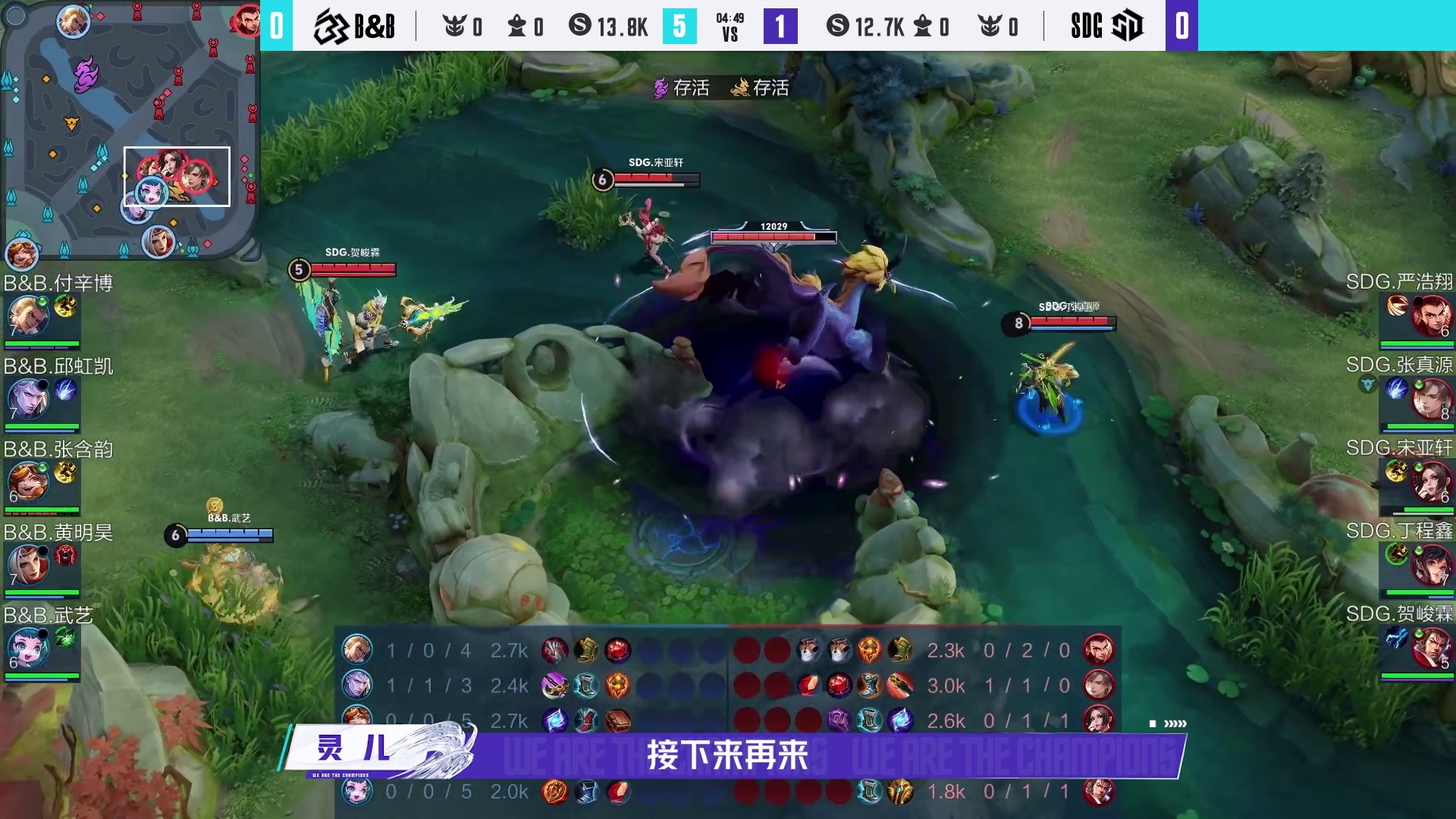Screen dimensions: 1456x819
Task: Select SDG.严浩翔 hero portrait
Action: pyautogui.click(x=1430, y=315)
